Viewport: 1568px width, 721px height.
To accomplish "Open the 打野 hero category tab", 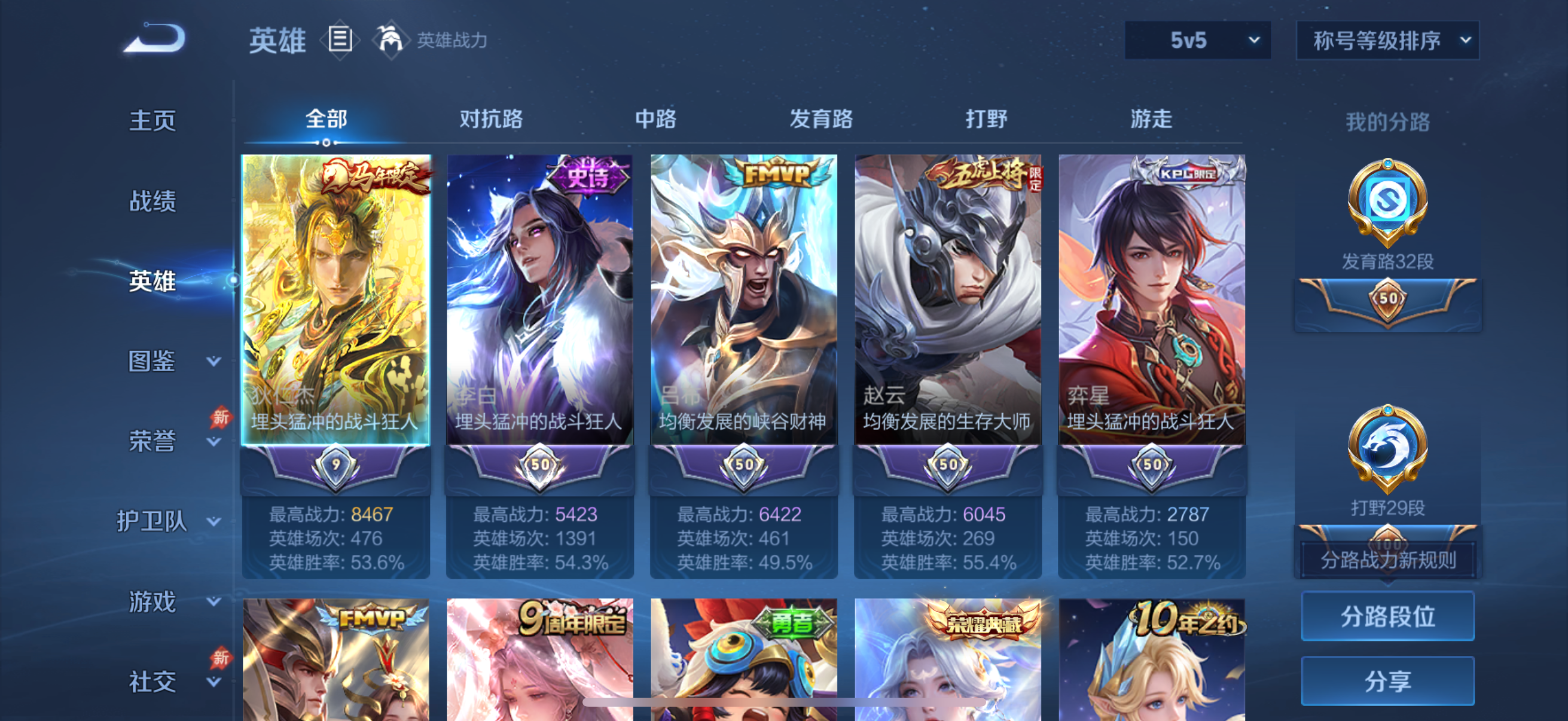I will coord(987,119).
